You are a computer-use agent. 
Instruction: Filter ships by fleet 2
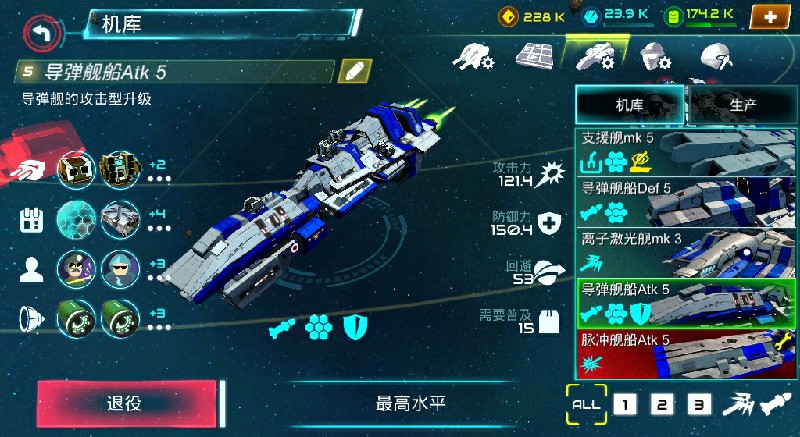pos(661,404)
